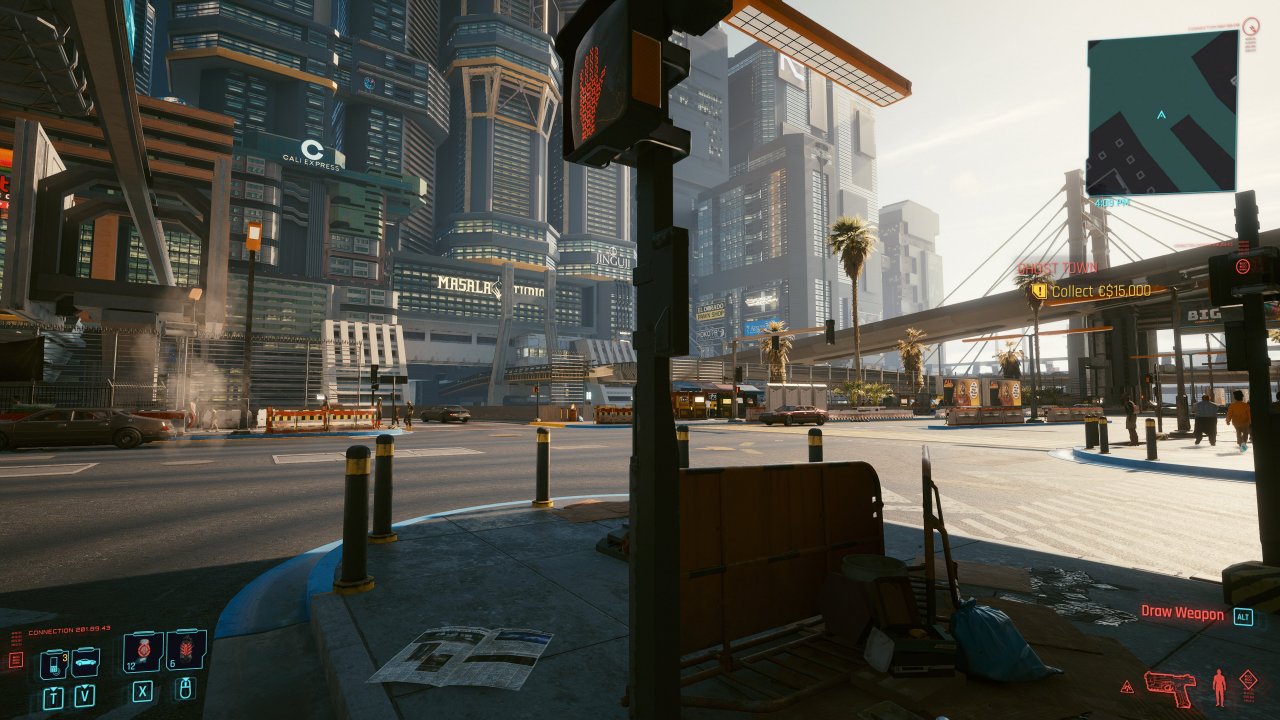Click the red circular icon above minimap
Image resolution: width=1280 pixels, height=720 pixels.
click(x=1251, y=27)
